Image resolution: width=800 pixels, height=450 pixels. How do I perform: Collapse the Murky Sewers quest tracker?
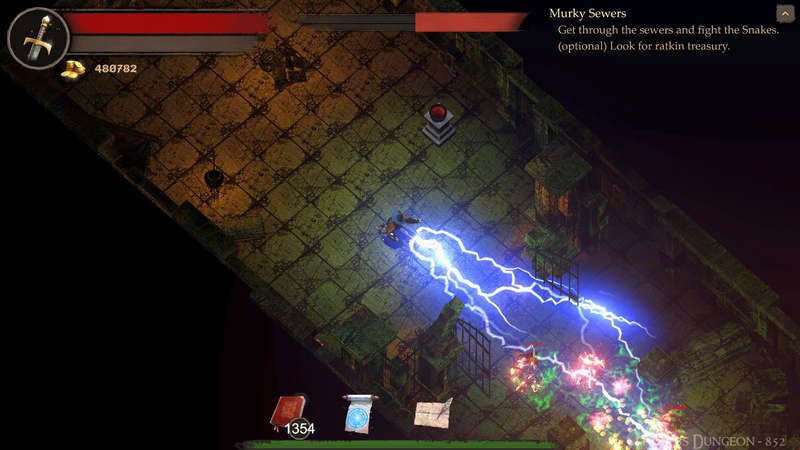[x=785, y=13]
